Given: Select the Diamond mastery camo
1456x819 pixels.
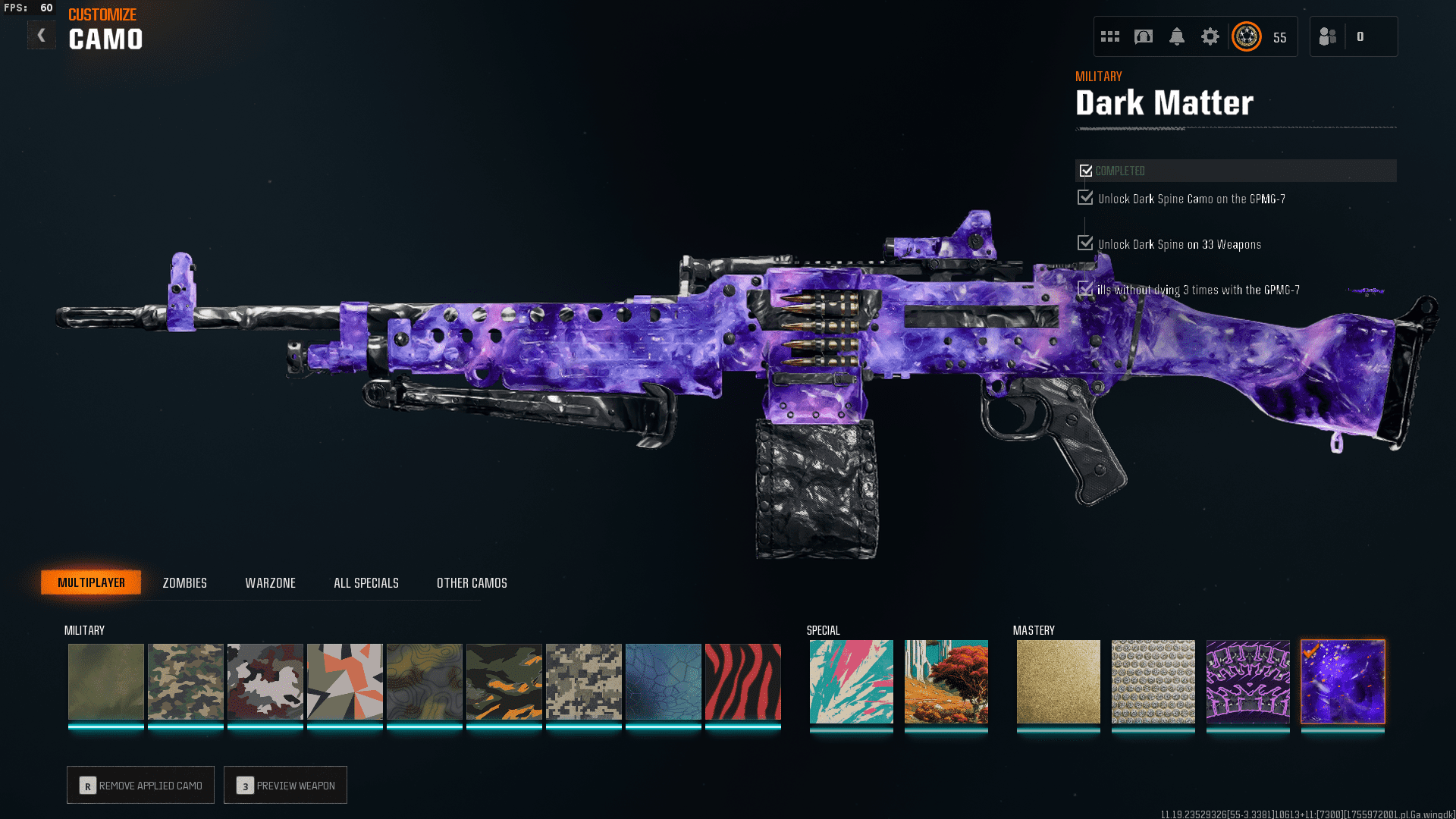Looking at the screenshot, I should pos(1153,681).
